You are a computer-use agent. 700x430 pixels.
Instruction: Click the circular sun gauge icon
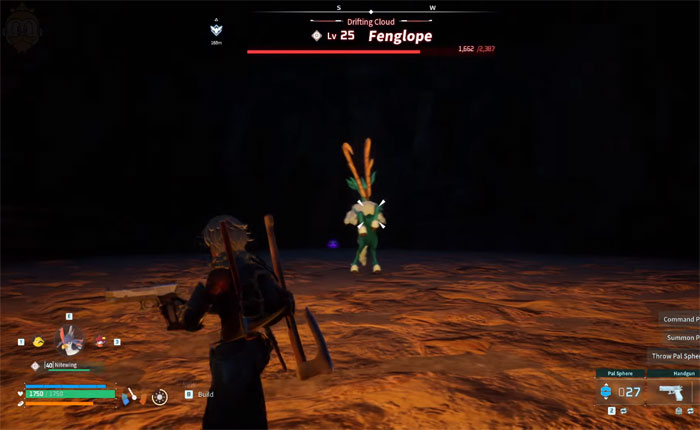click(159, 397)
